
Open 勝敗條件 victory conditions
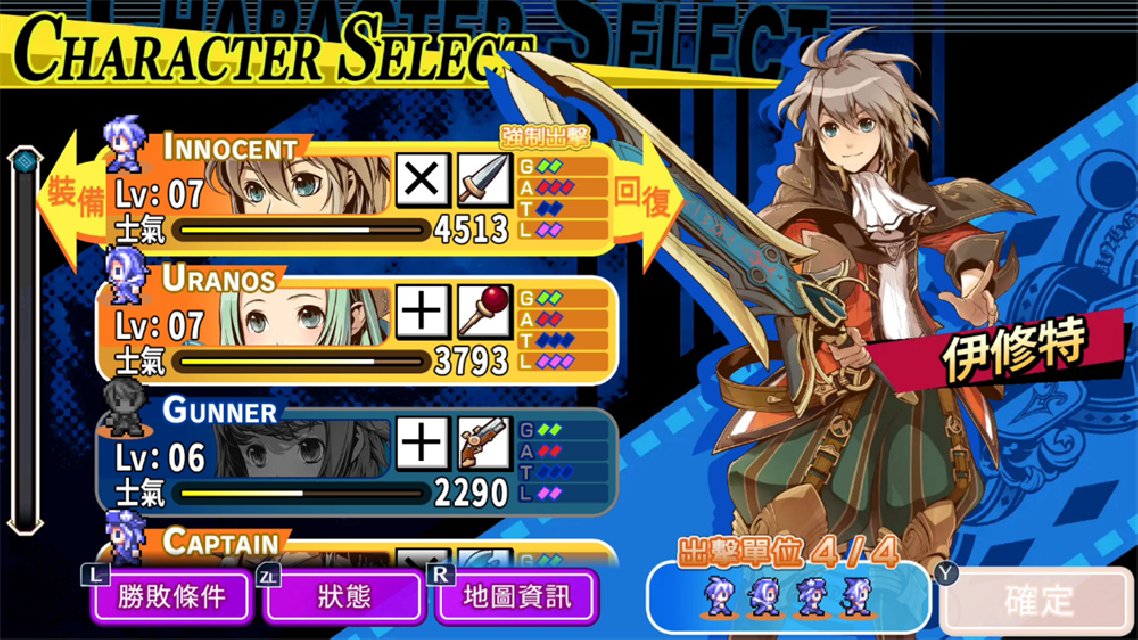pos(171,598)
